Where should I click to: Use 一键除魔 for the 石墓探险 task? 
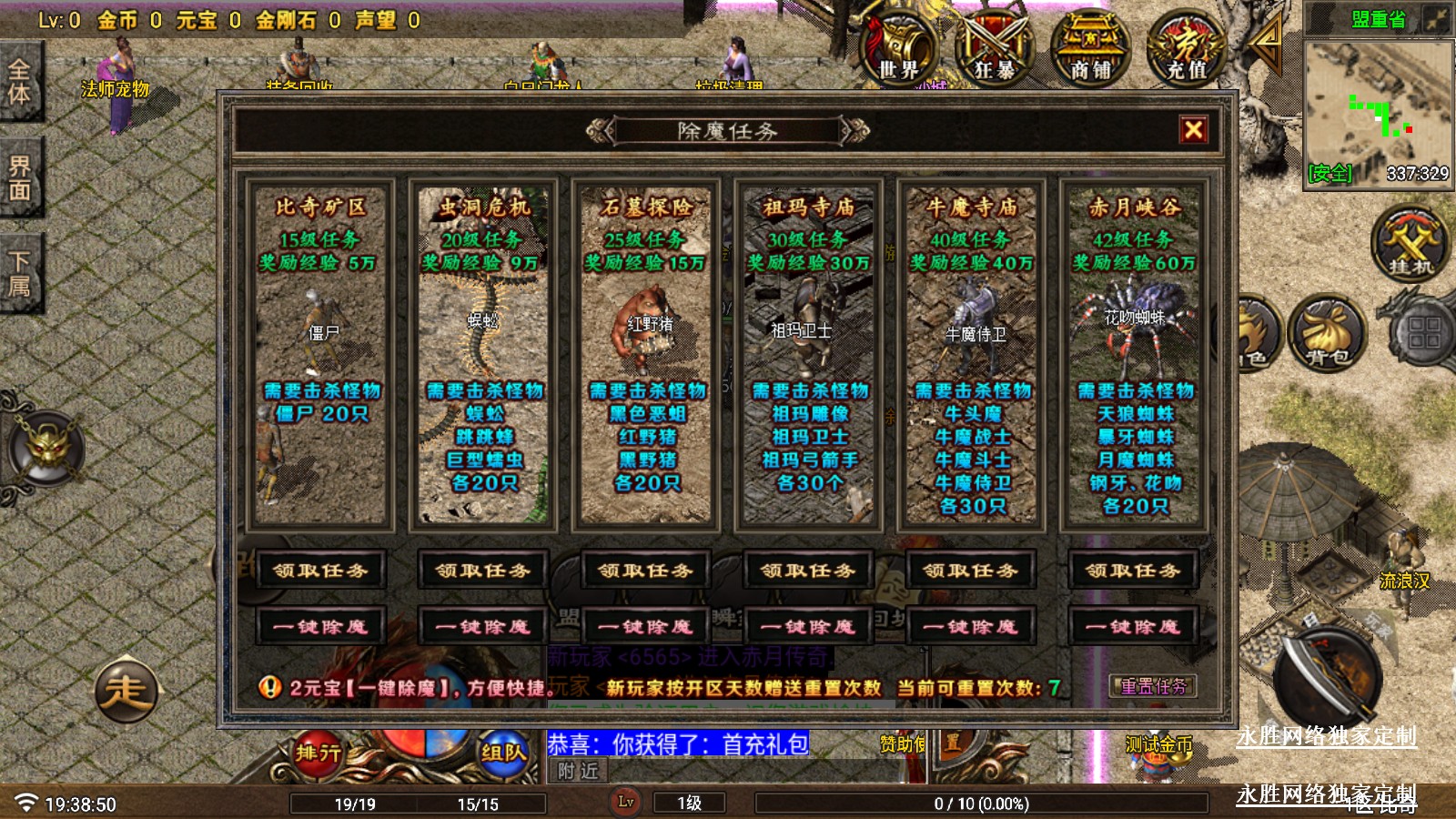point(645,627)
